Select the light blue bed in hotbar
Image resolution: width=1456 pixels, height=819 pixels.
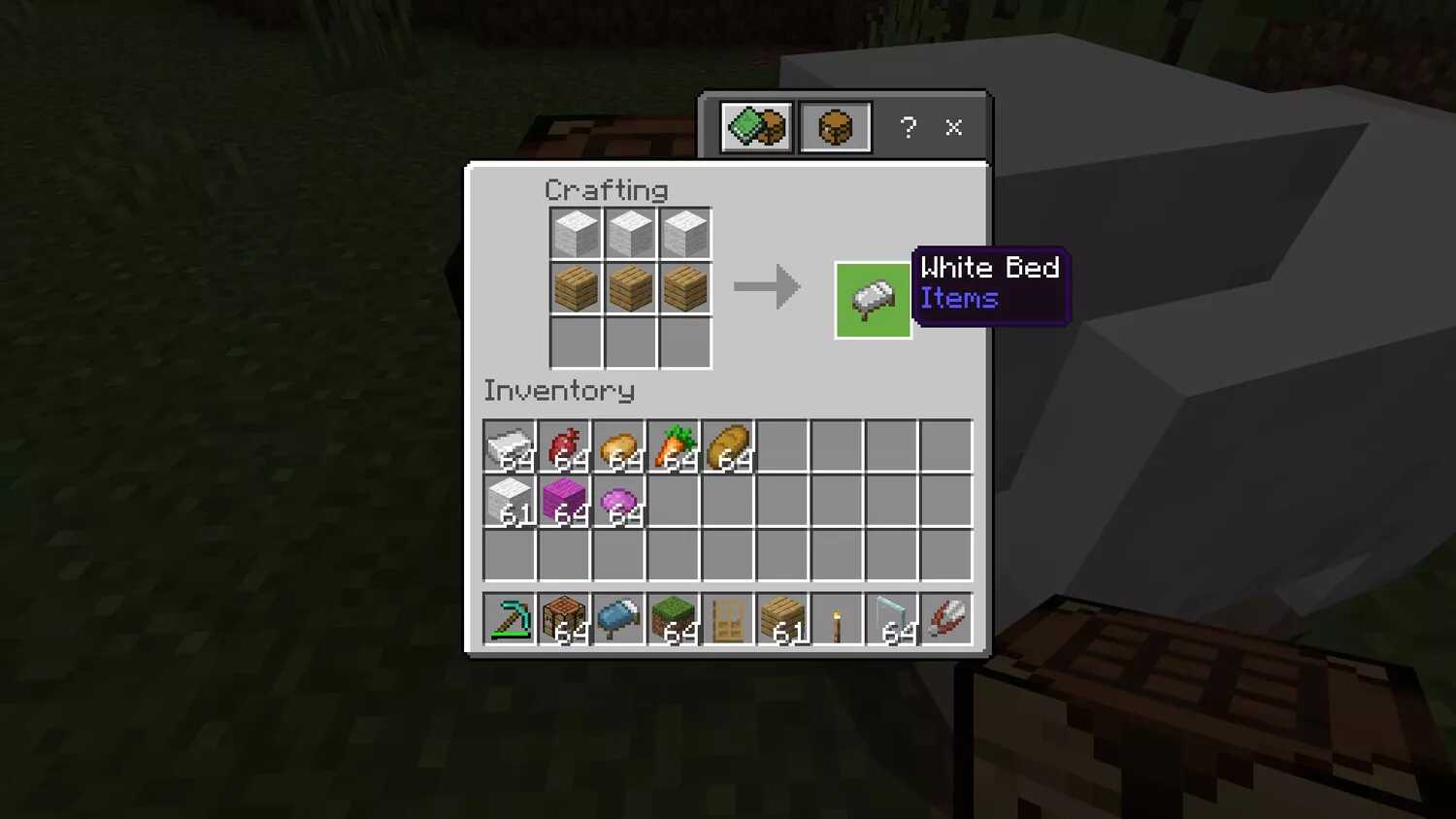coord(619,619)
